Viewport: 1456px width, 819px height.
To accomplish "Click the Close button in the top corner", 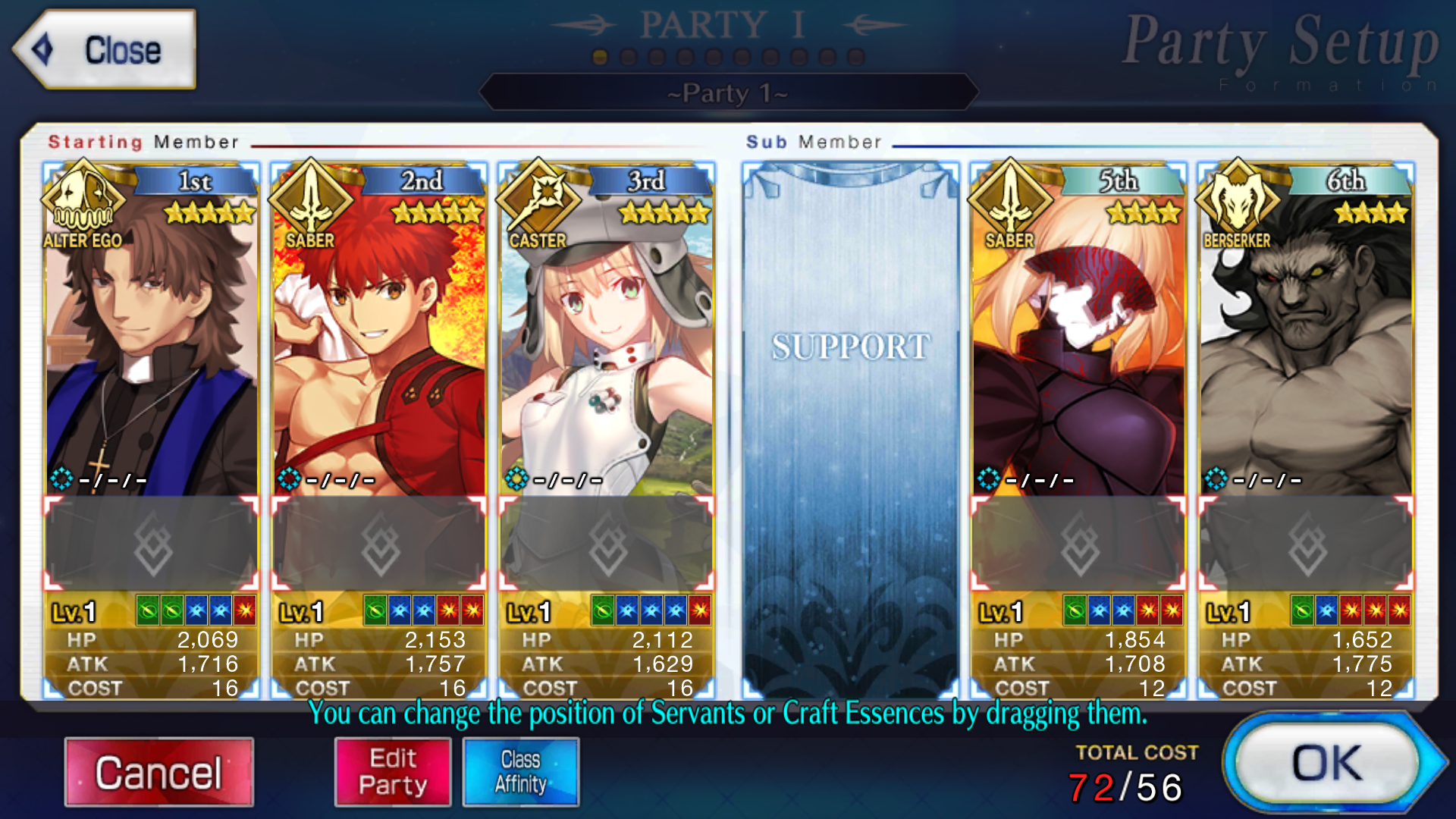I will click(x=106, y=51).
